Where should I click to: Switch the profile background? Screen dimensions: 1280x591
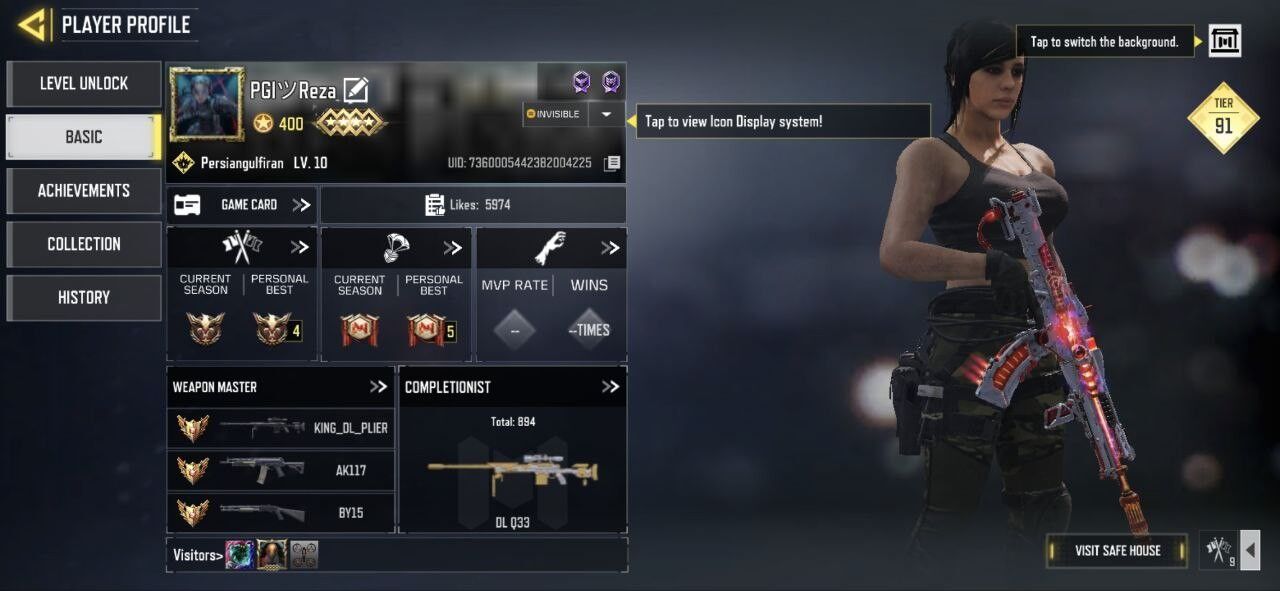pyautogui.click(x=1224, y=41)
